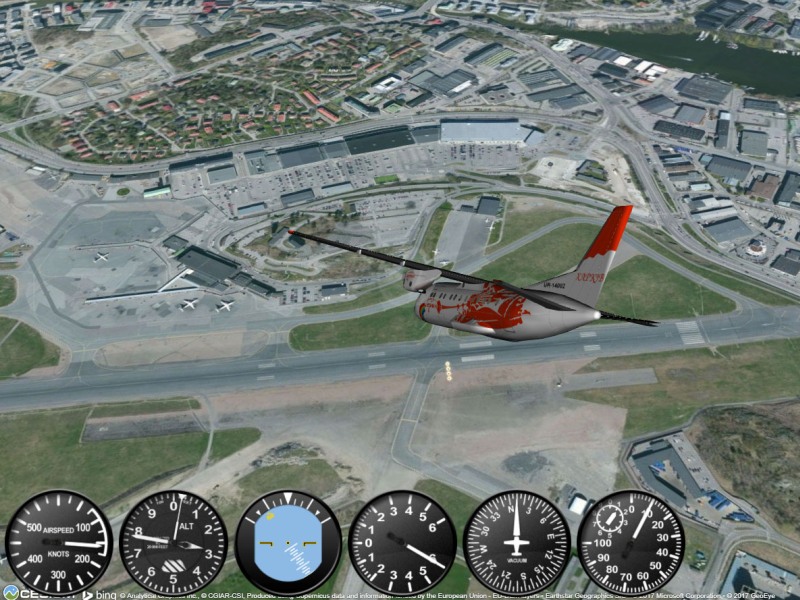Click the Bing logo credit
800x600 pixels.
click(100, 594)
